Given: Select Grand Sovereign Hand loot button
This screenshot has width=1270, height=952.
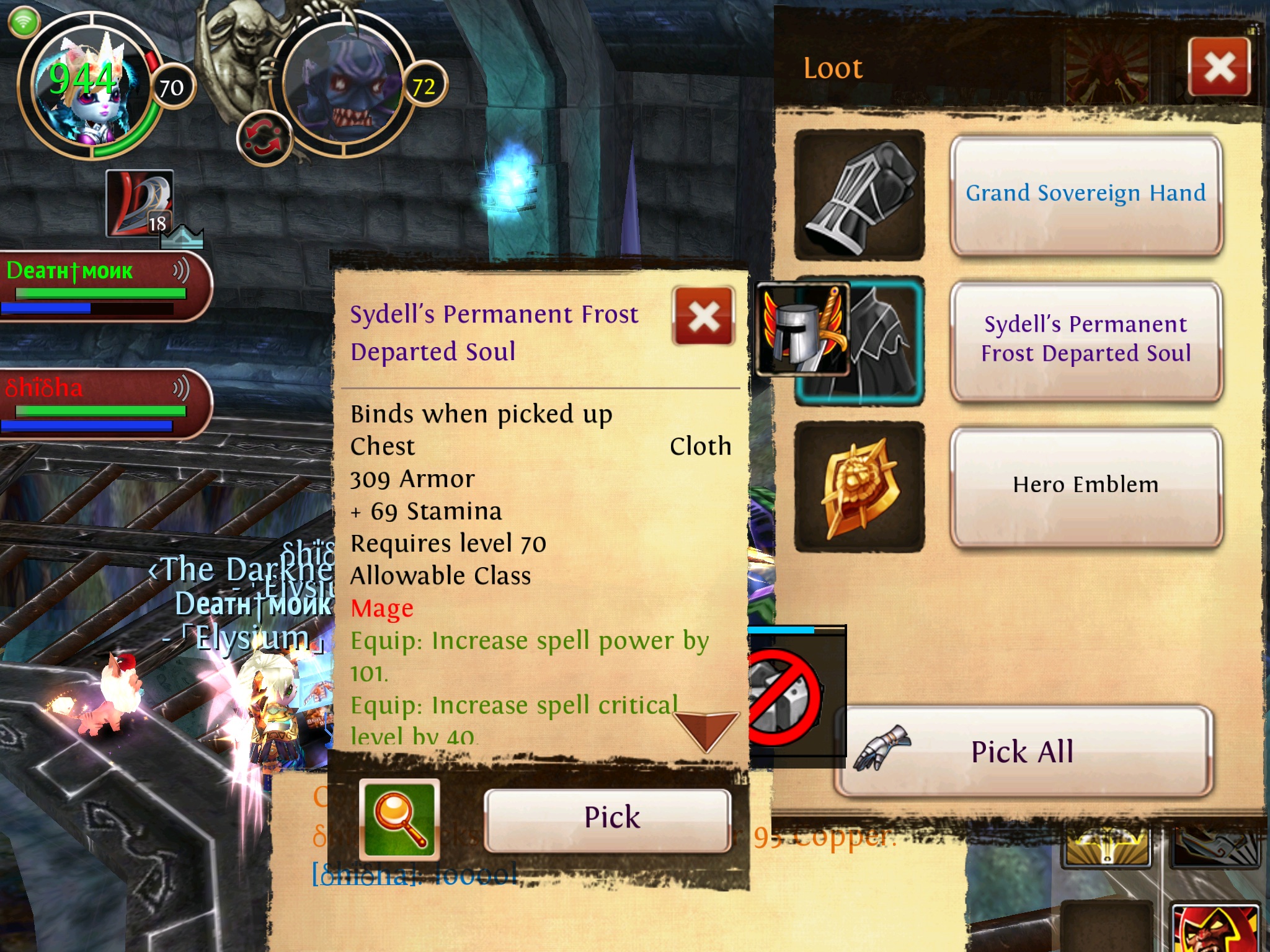Looking at the screenshot, I should click(1085, 194).
